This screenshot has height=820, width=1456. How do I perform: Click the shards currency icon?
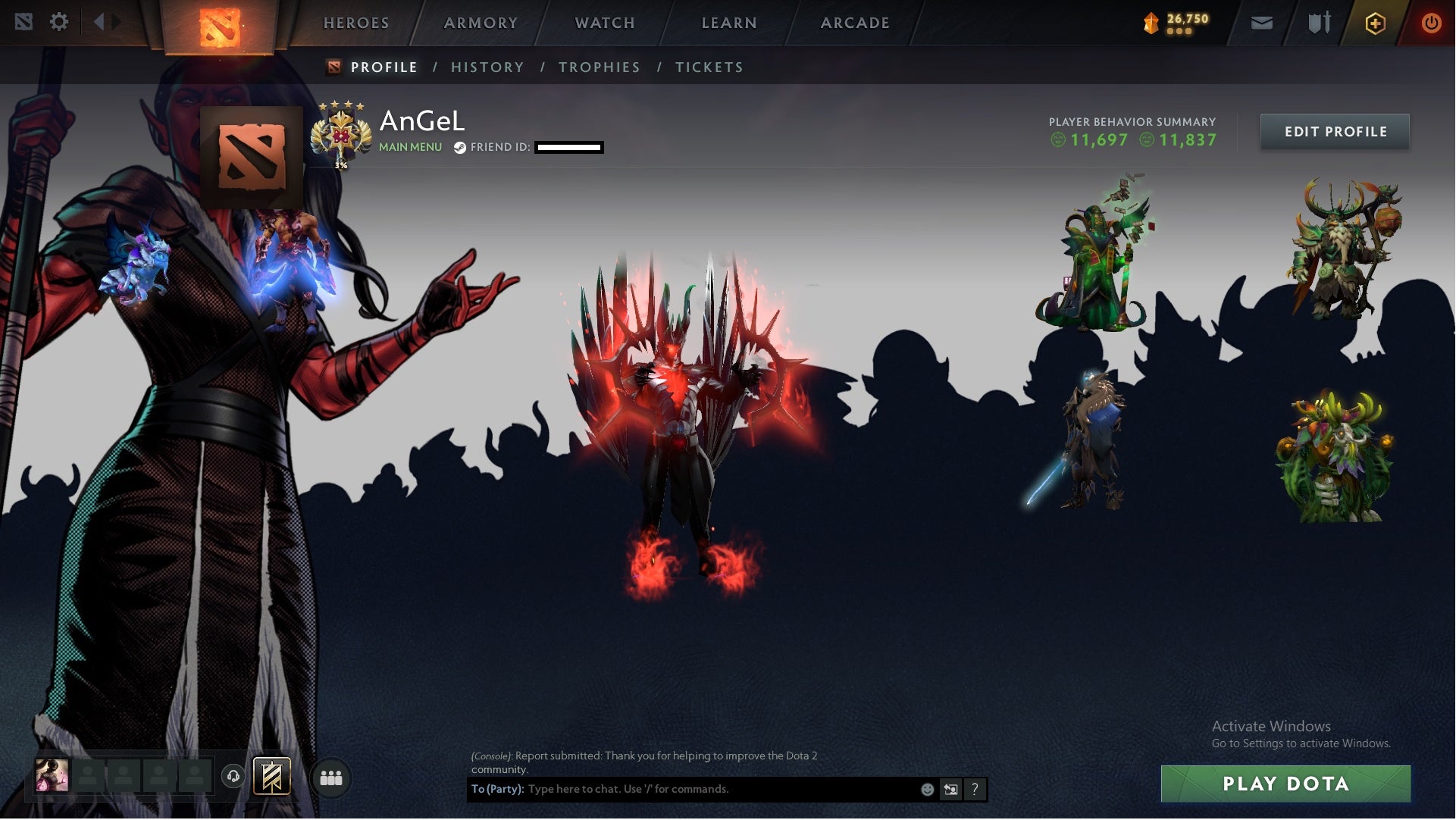point(1153,23)
